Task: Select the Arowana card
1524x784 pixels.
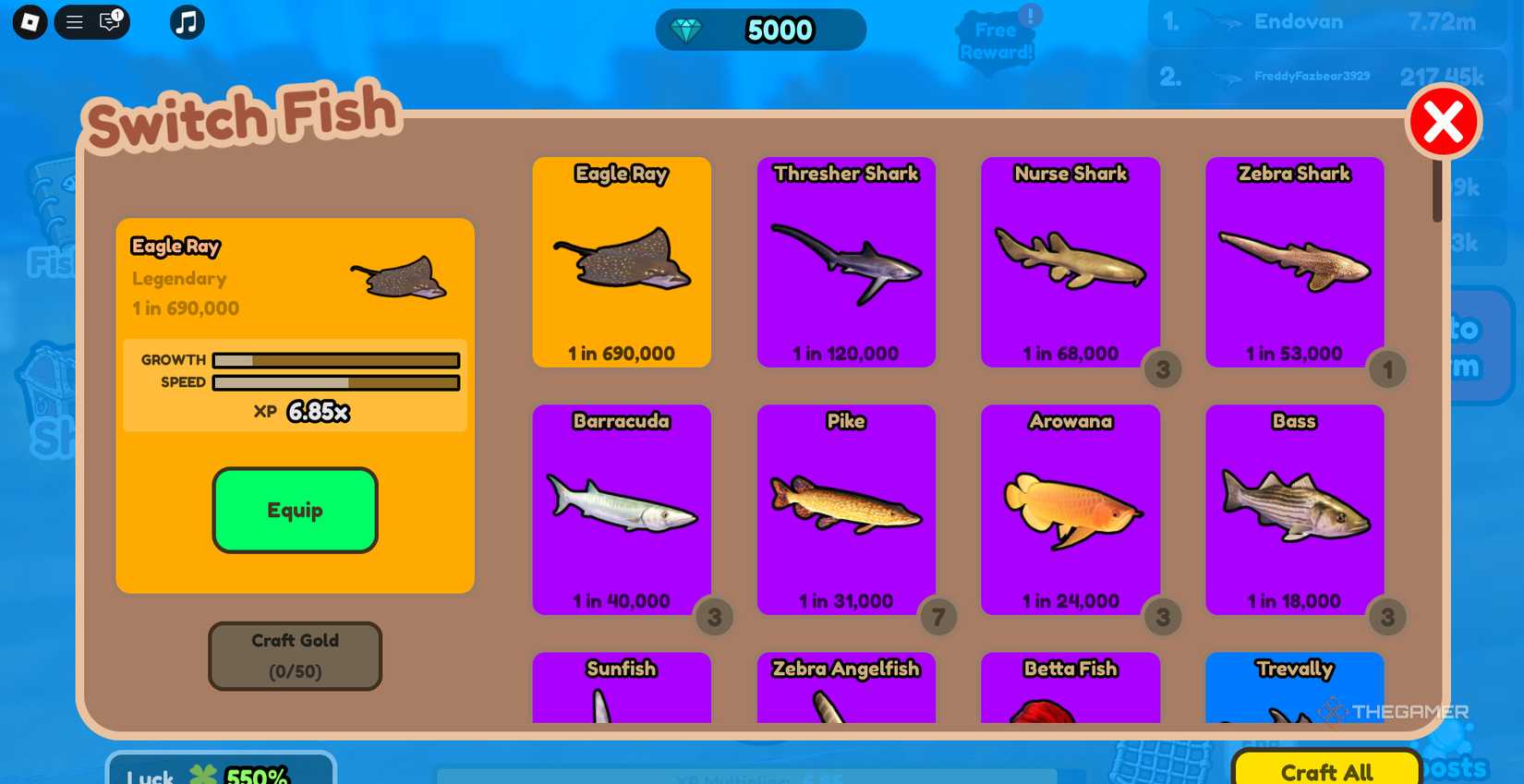Action: click(1070, 509)
